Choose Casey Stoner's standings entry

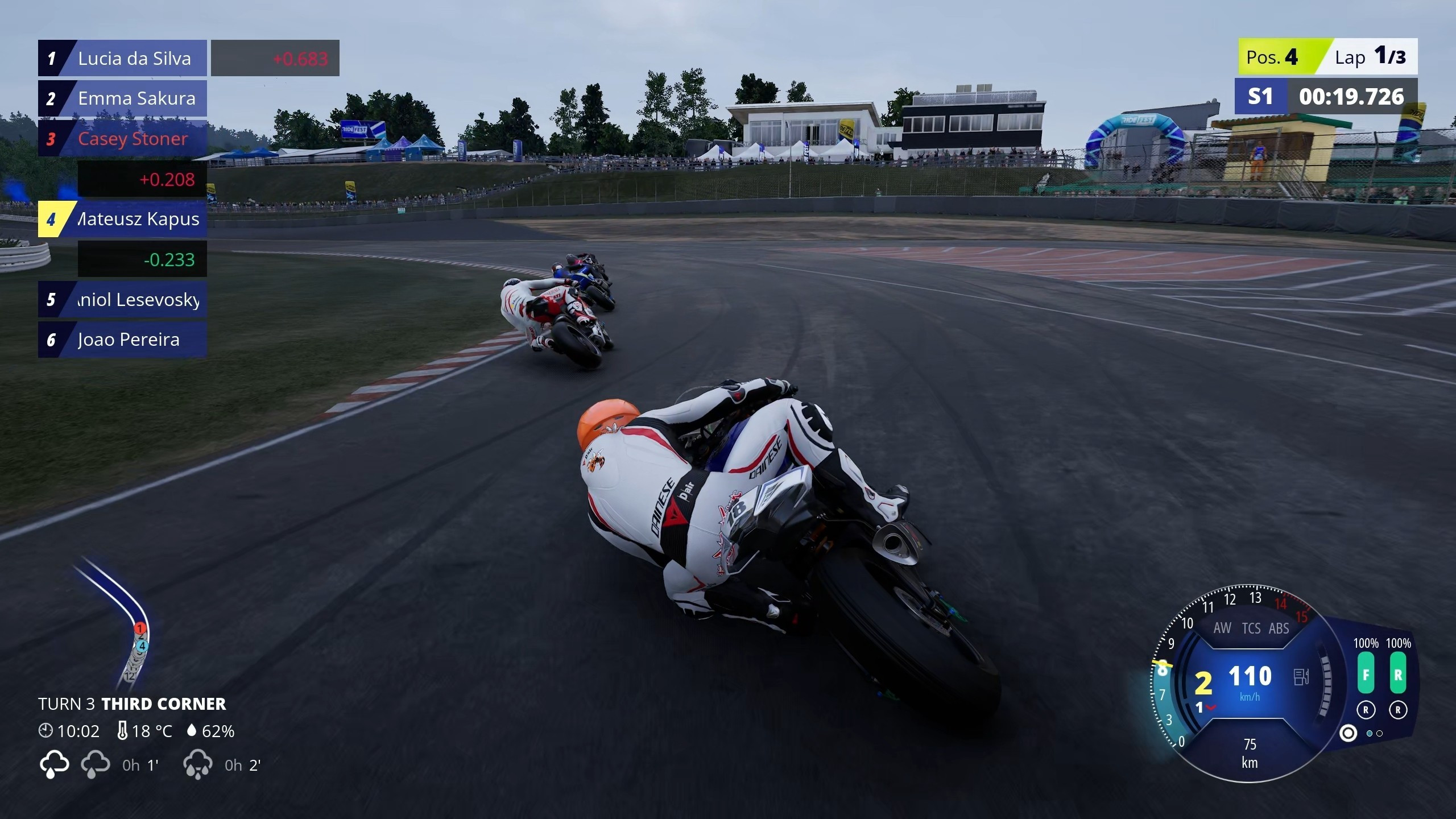coord(122,139)
